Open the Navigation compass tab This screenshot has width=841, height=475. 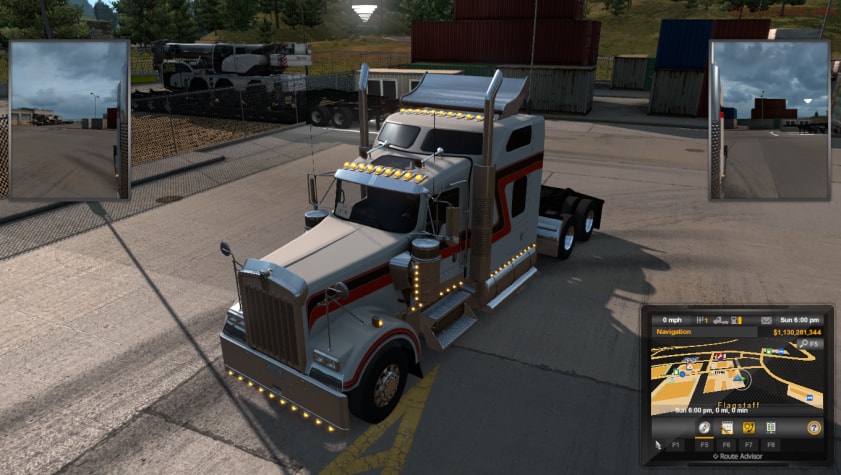tap(704, 427)
